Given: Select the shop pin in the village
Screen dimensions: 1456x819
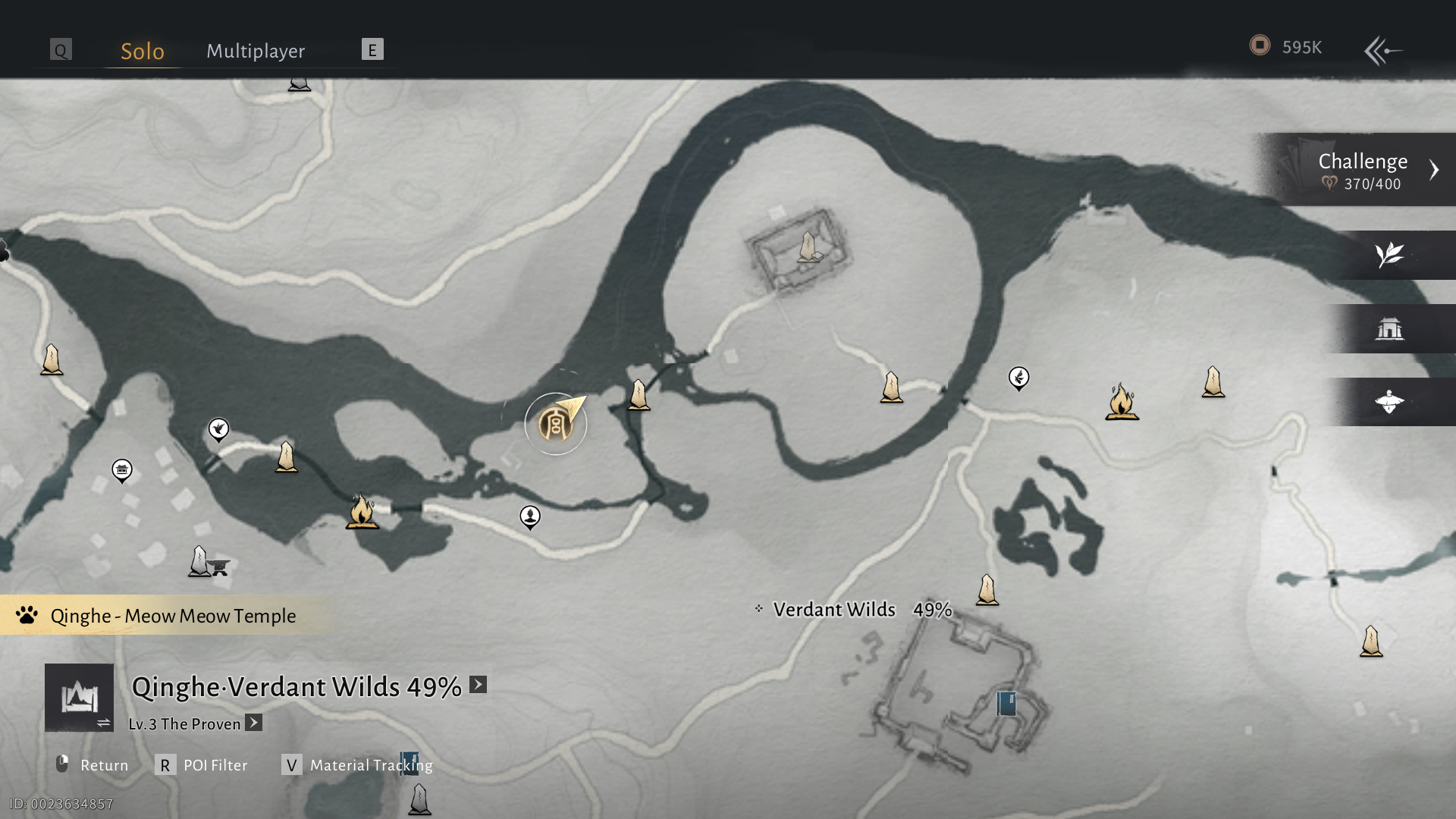Looking at the screenshot, I should [122, 470].
